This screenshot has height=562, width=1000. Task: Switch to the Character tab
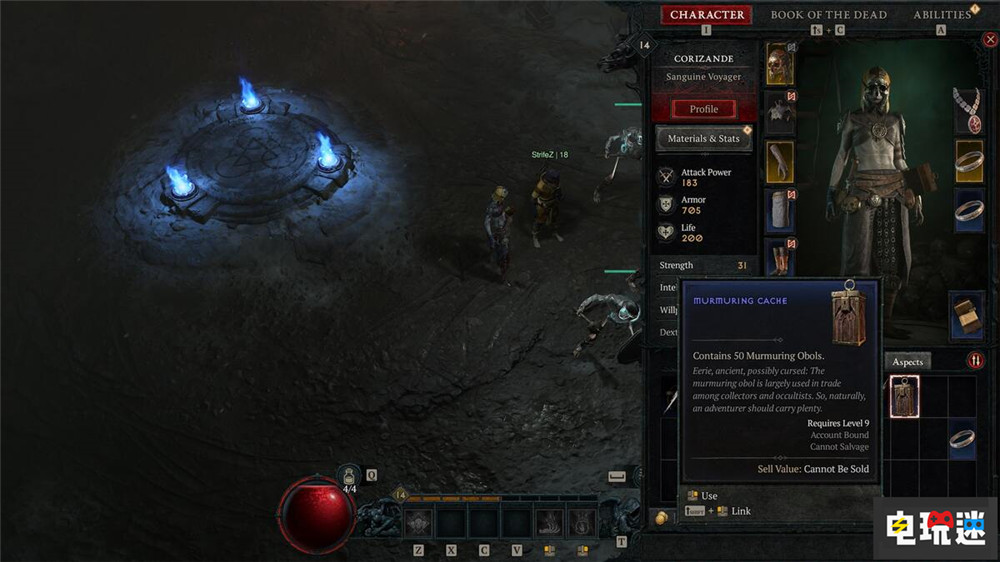click(x=707, y=15)
